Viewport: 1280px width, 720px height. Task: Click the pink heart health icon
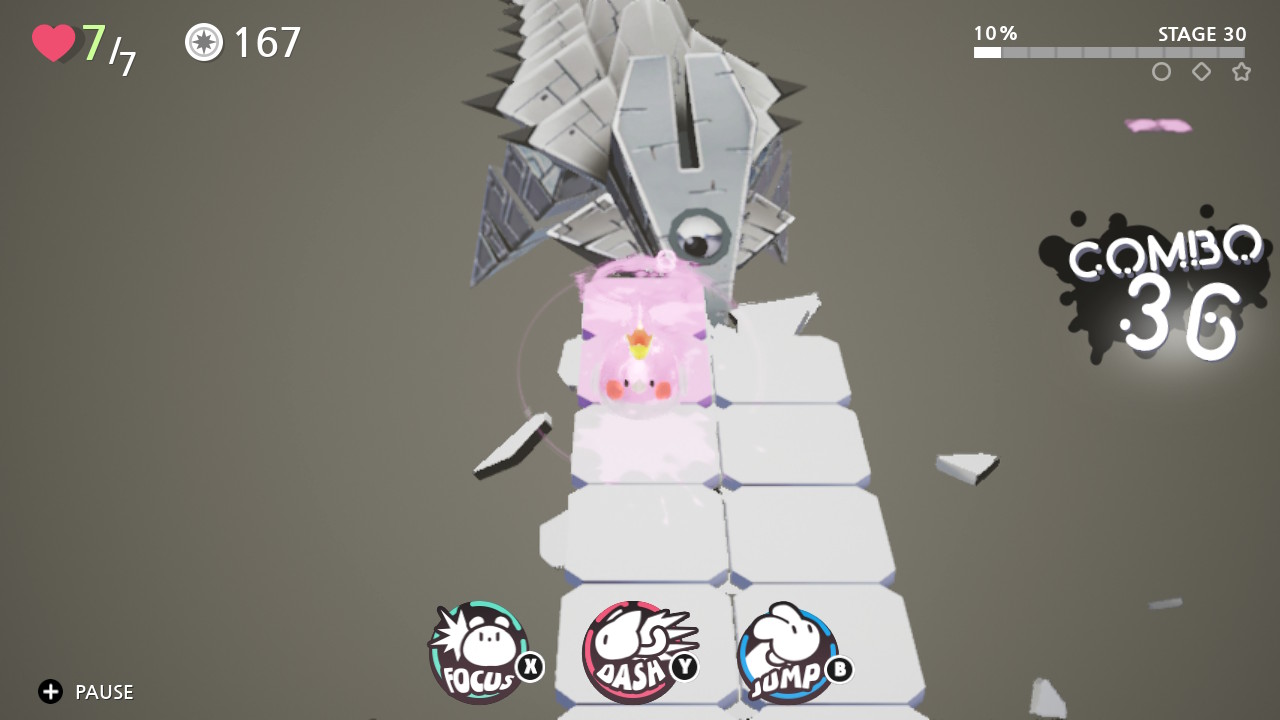tap(55, 40)
